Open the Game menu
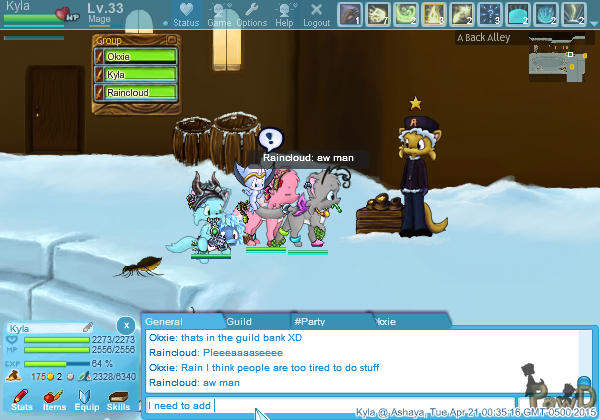 (x=219, y=14)
